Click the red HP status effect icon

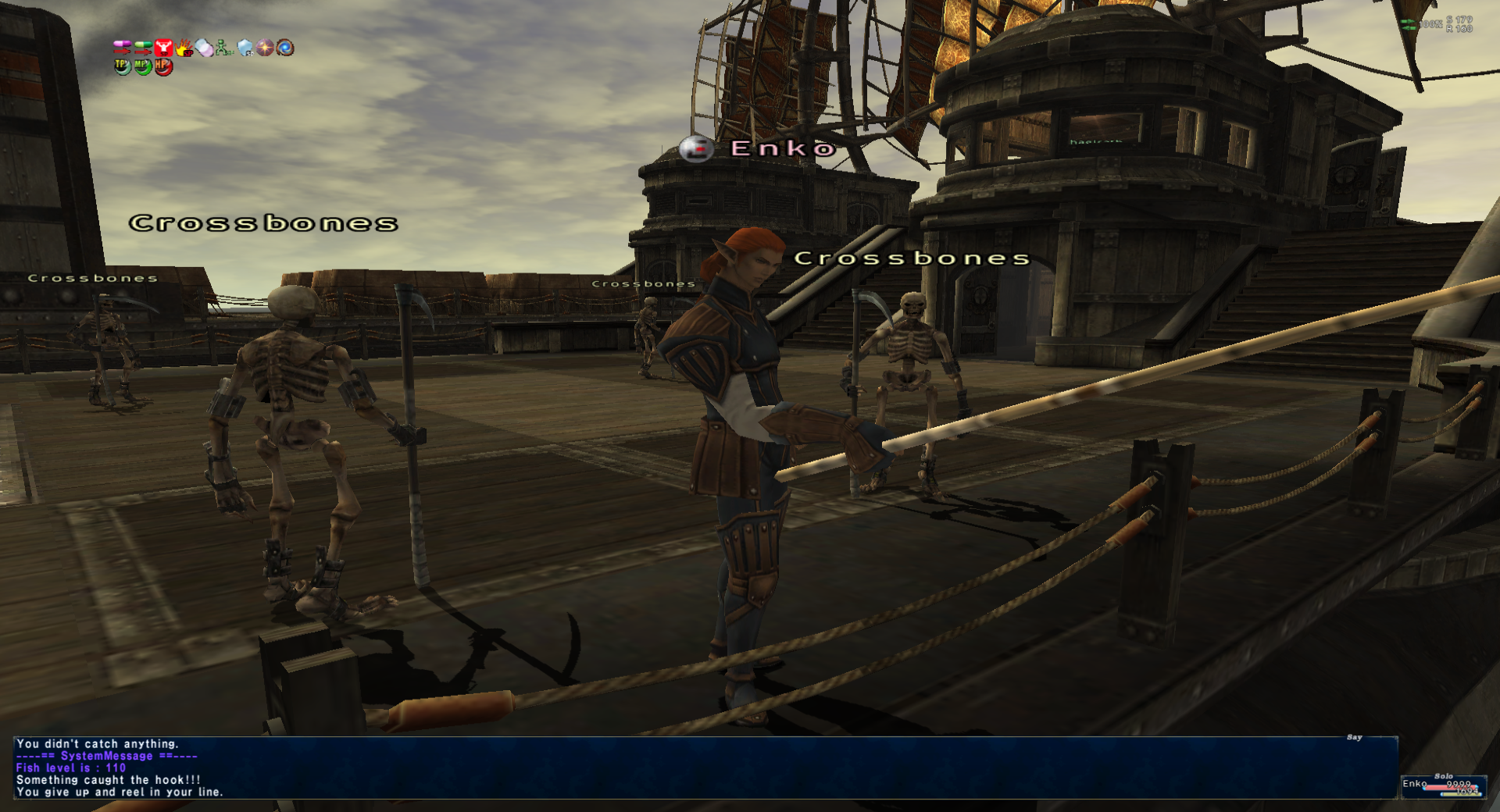pos(162,66)
